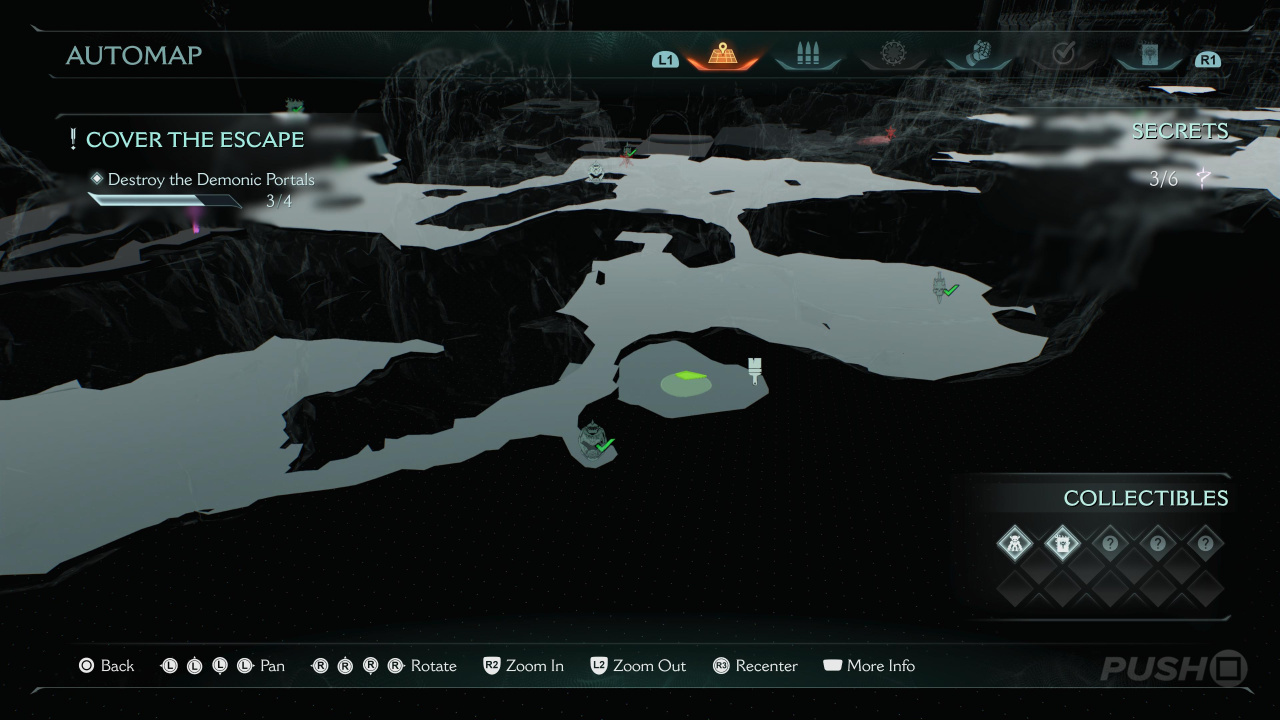Select the checked collectible marker on the right landmass

[x=942, y=288]
